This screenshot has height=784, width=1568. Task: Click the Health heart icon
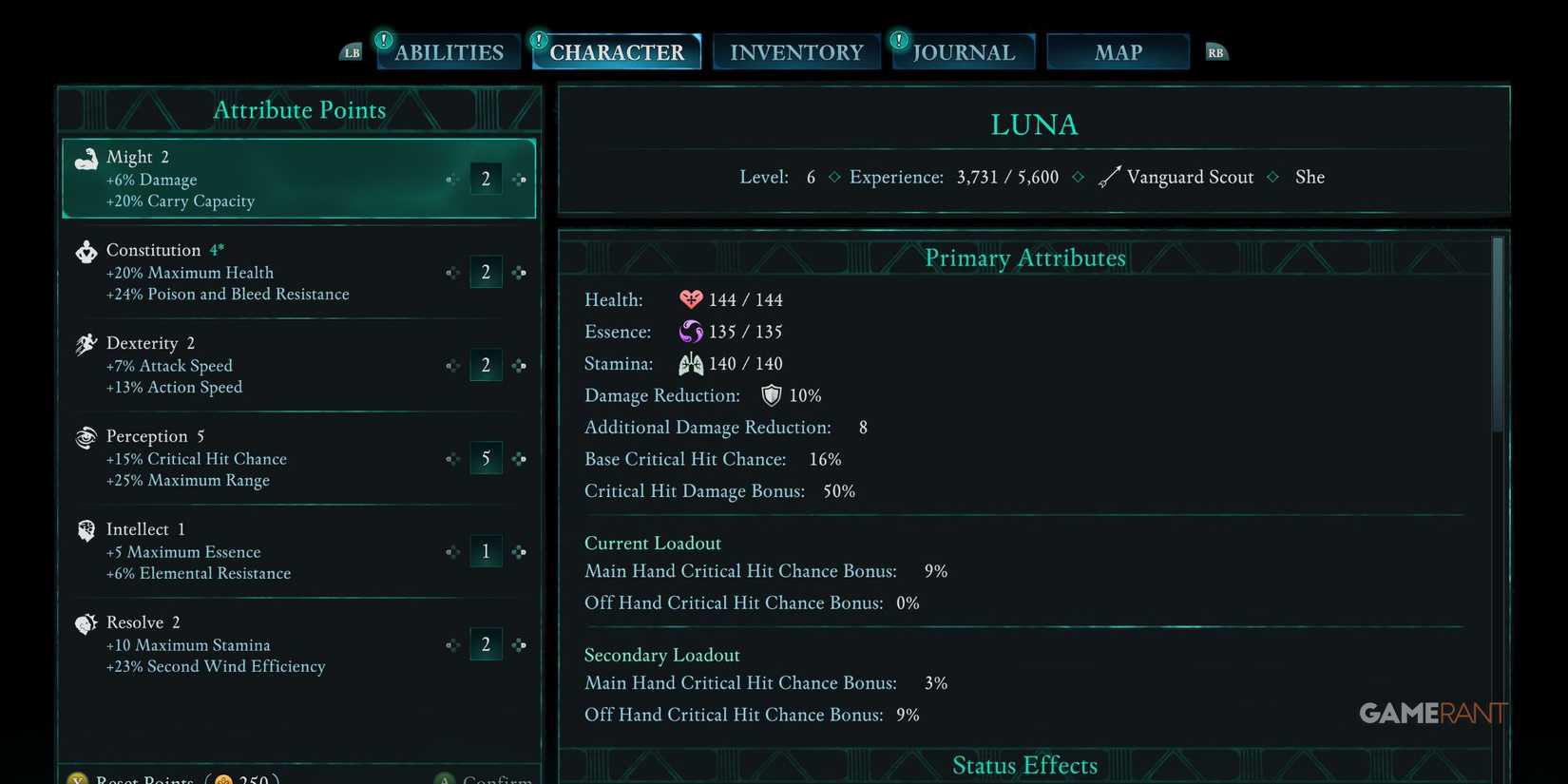691,298
